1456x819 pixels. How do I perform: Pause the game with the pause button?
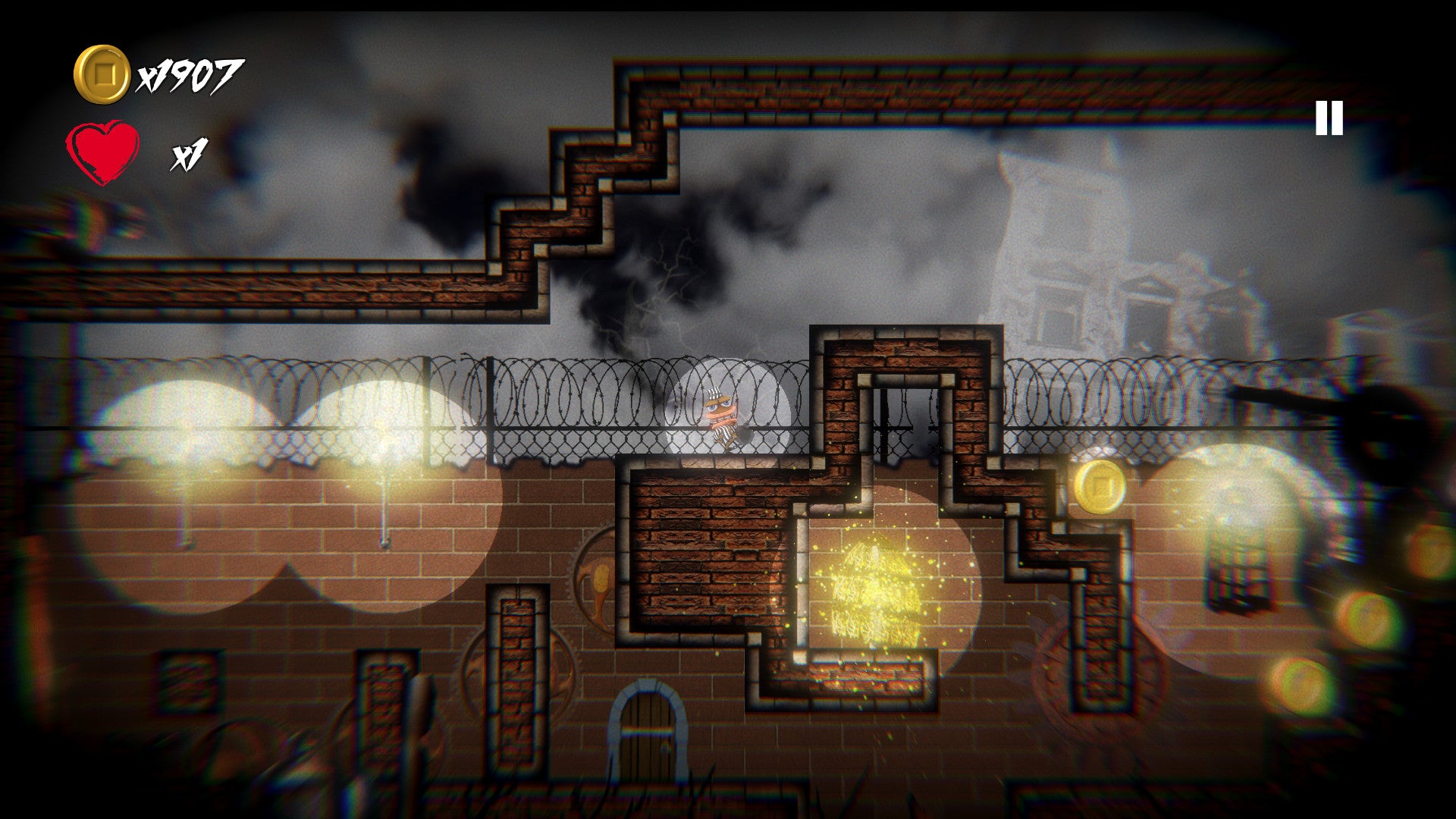tap(1329, 118)
